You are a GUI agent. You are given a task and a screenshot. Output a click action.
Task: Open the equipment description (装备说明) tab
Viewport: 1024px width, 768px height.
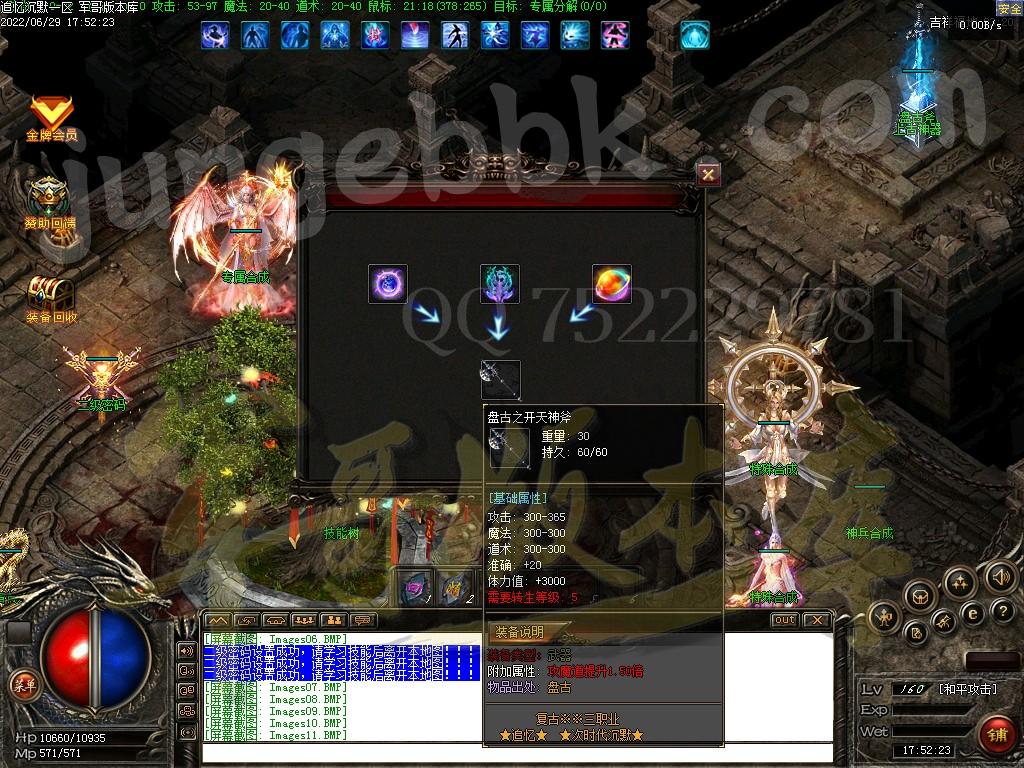tap(519, 632)
